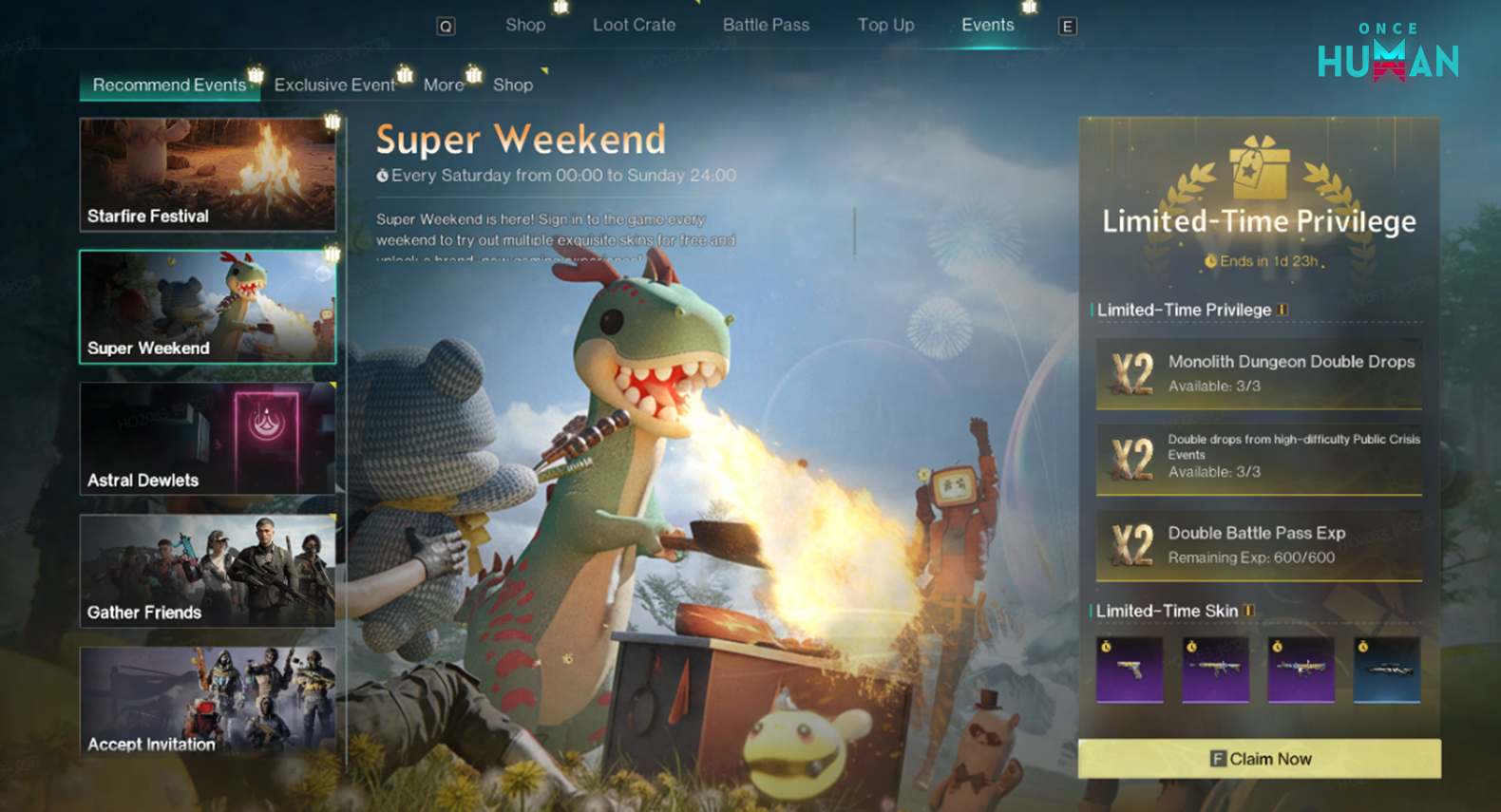Open the Accept Invitation event card
Image resolution: width=1501 pixels, height=812 pixels.
[x=207, y=702]
